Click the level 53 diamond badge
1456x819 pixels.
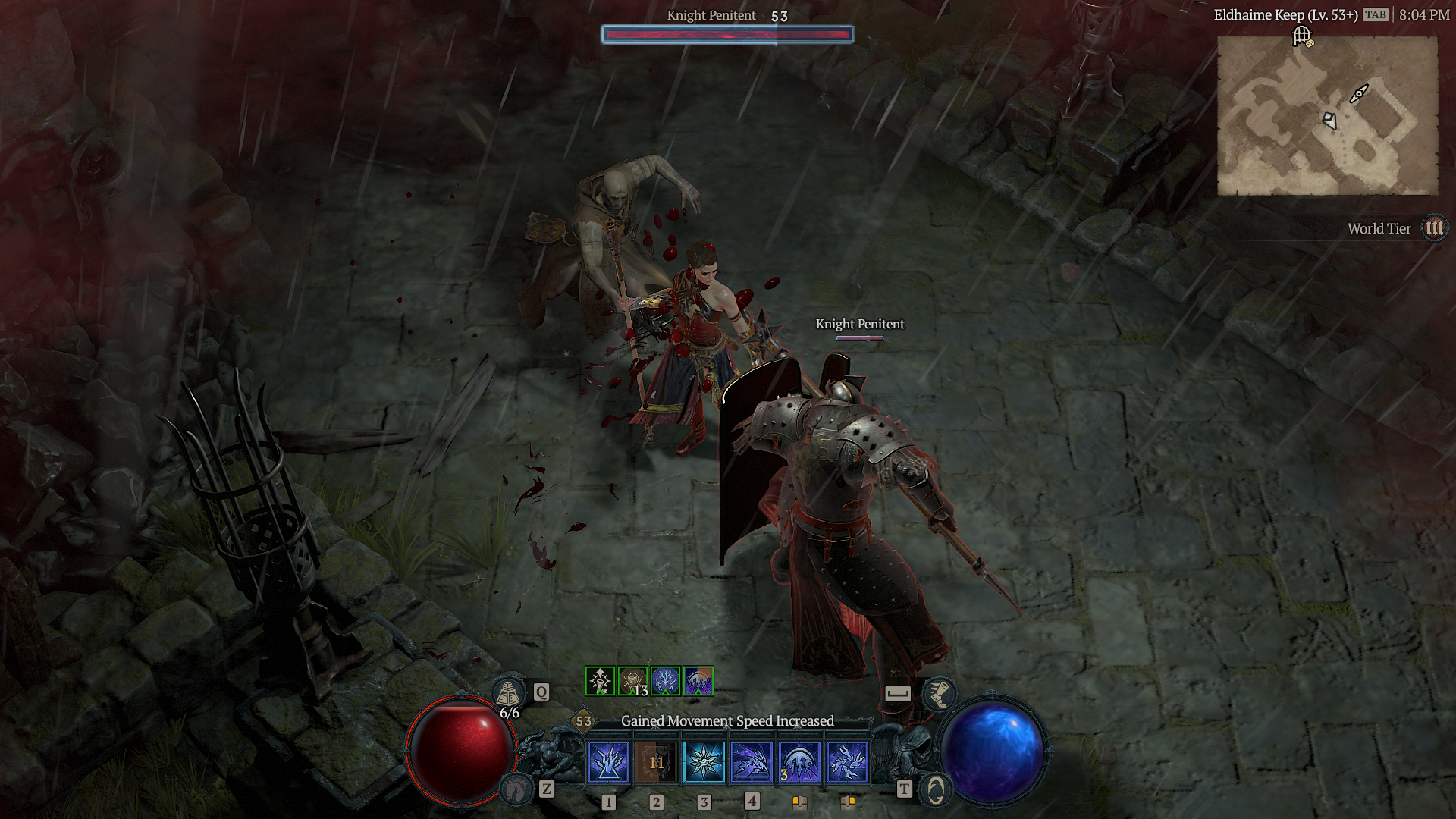coord(583,721)
